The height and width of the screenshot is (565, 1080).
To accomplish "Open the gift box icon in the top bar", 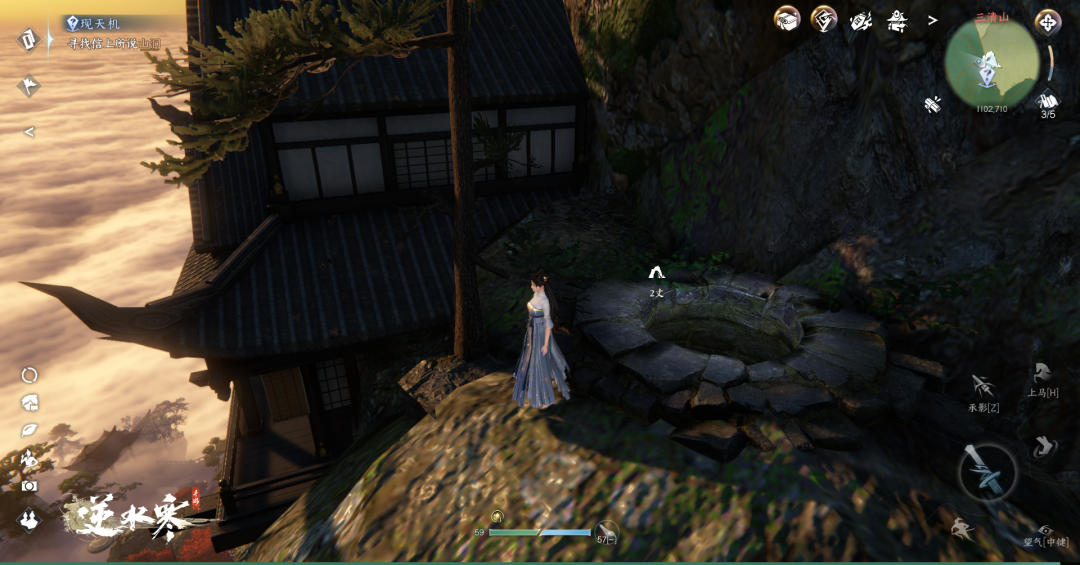I will click(x=787, y=19).
